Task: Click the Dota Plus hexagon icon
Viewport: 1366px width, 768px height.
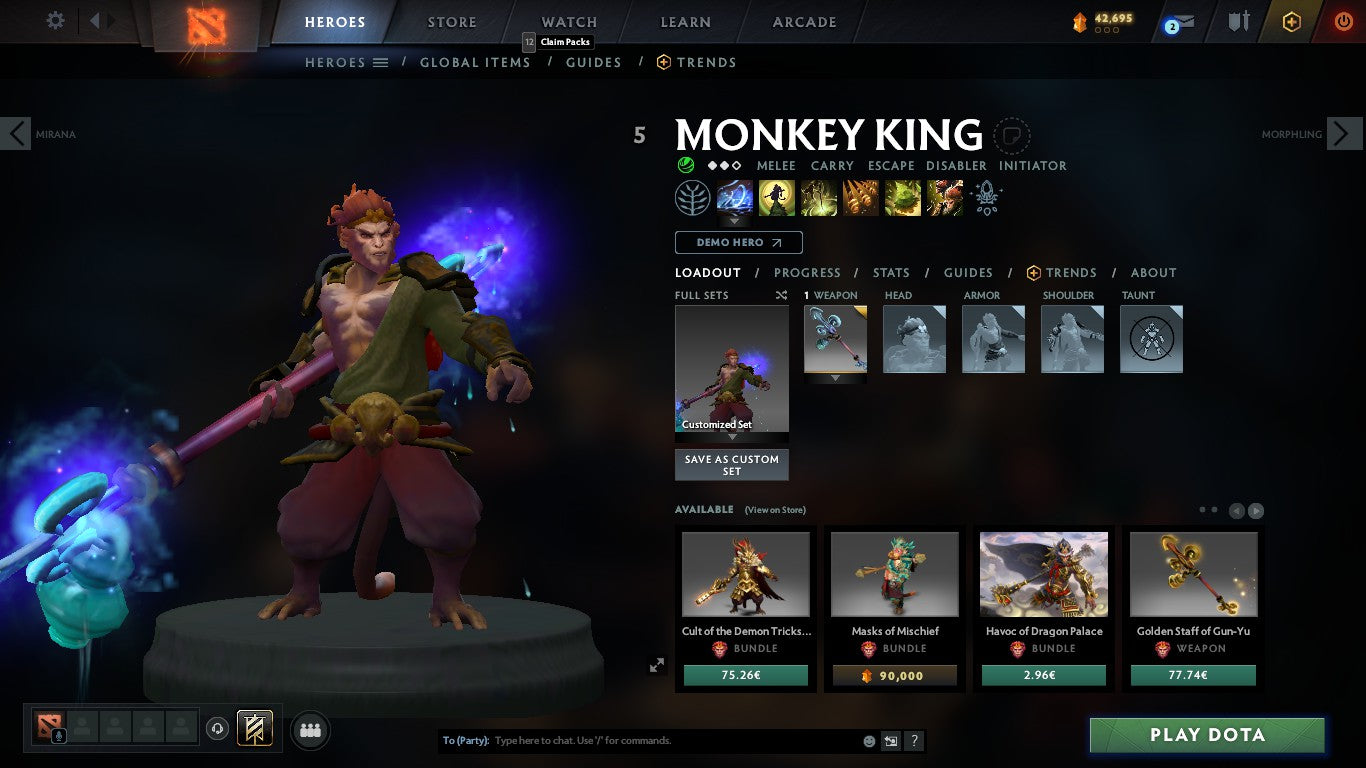Action: (1291, 22)
